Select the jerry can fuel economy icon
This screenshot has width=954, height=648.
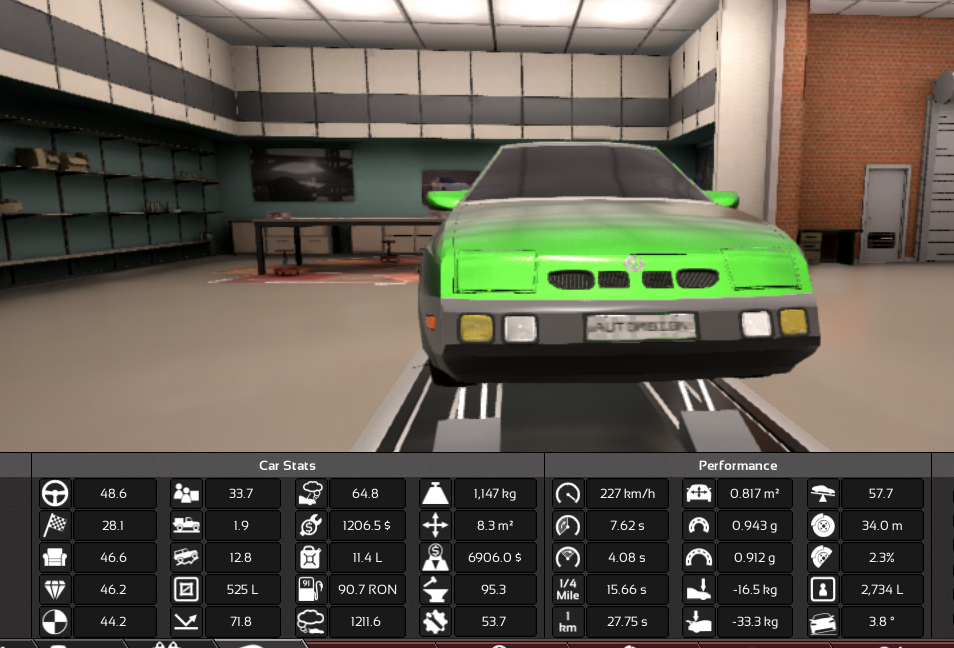(310, 557)
